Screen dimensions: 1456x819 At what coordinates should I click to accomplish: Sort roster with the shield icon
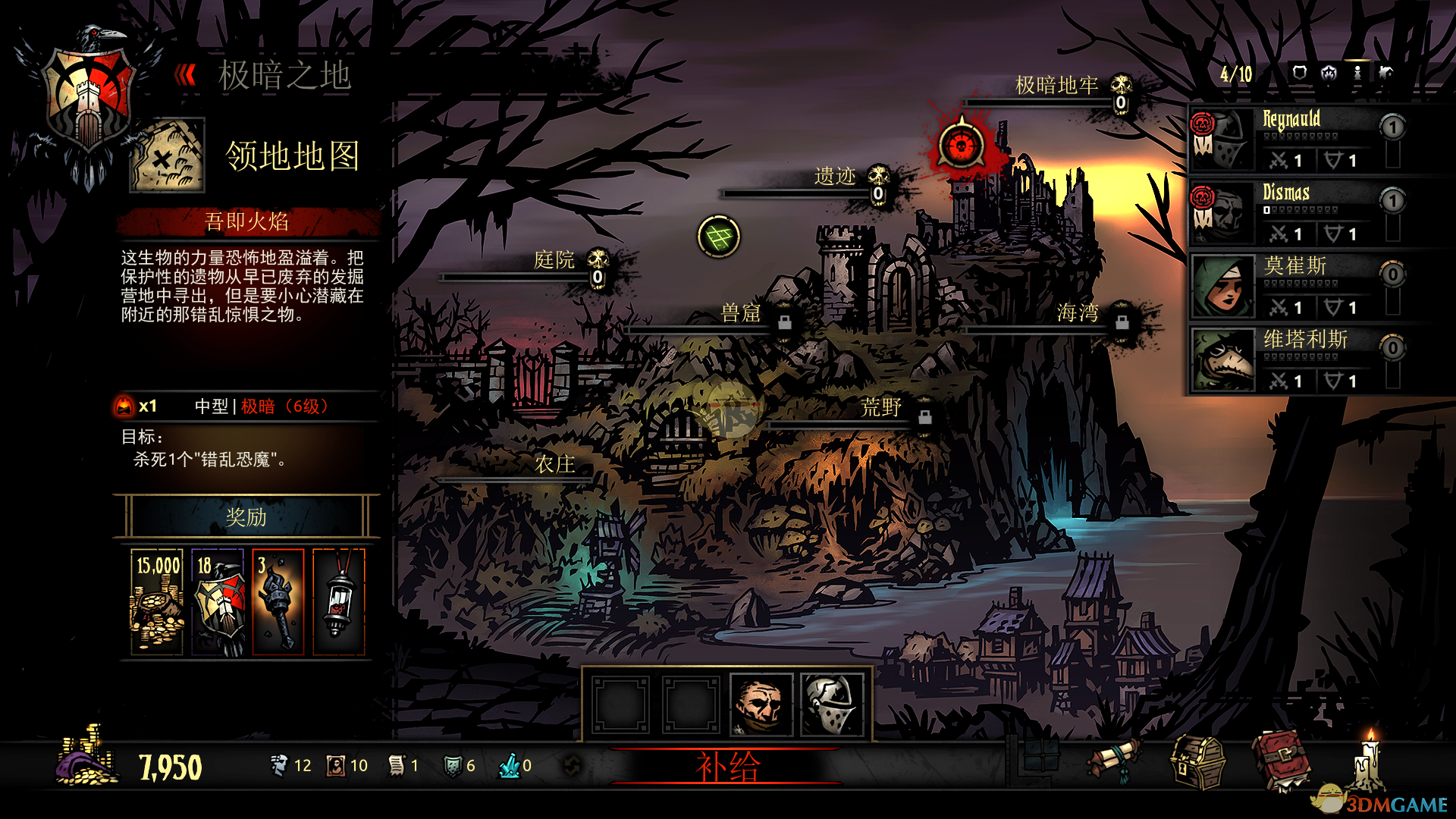(1300, 73)
